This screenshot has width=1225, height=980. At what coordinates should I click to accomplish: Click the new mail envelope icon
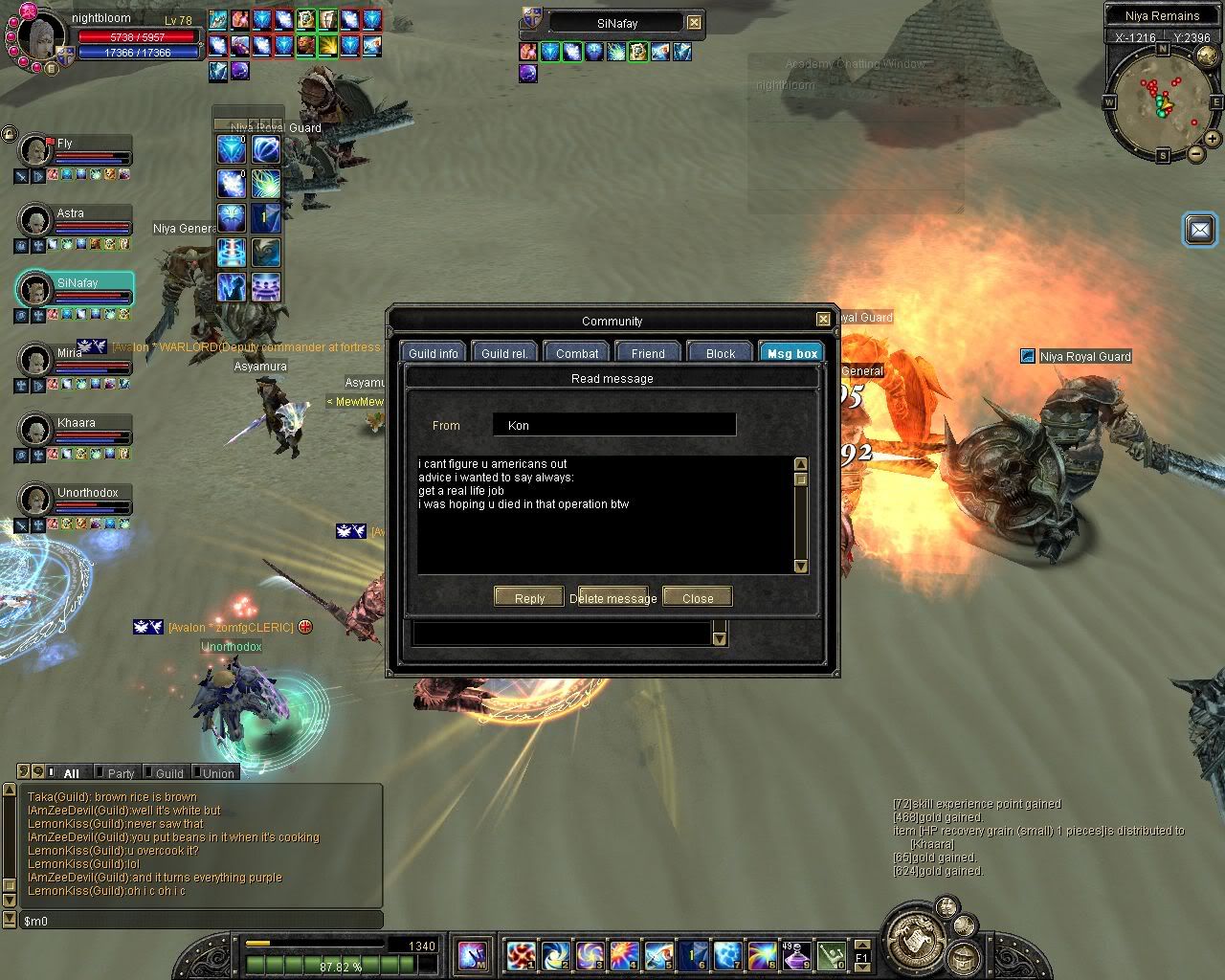1199,230
